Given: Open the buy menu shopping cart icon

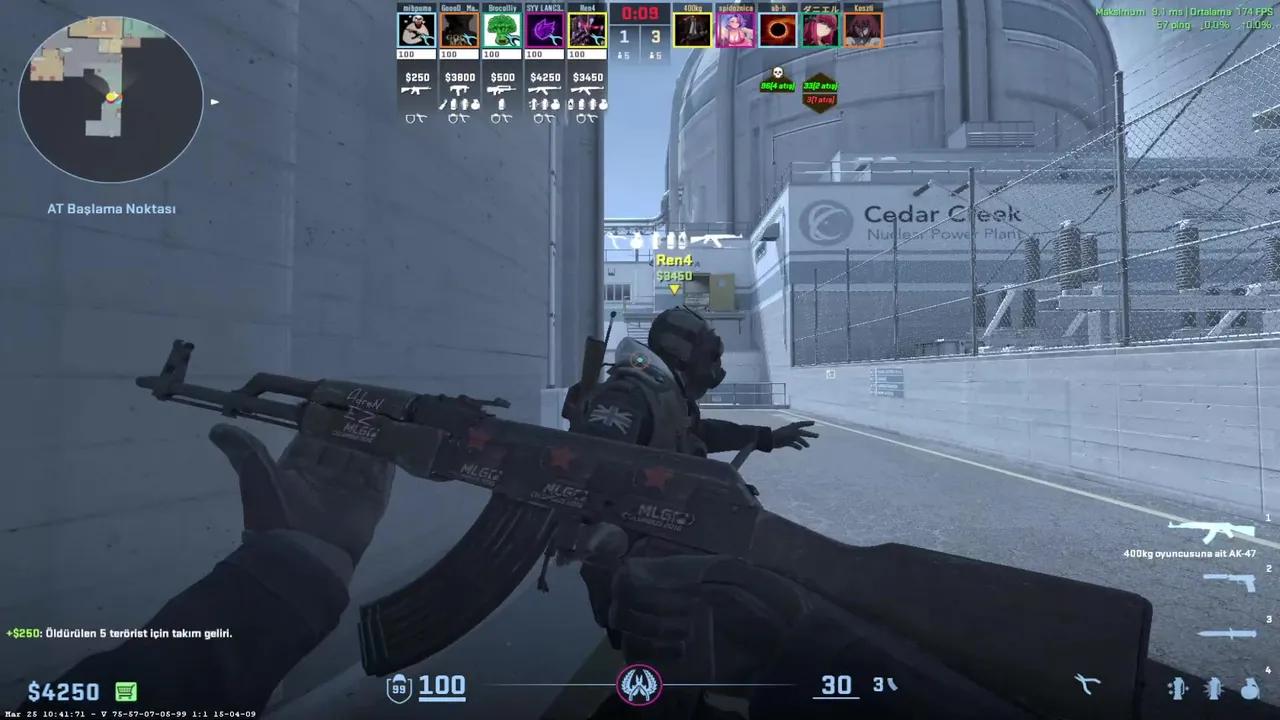Looking at the screenshot, I should pyautogui.click(x=124, y=691).
